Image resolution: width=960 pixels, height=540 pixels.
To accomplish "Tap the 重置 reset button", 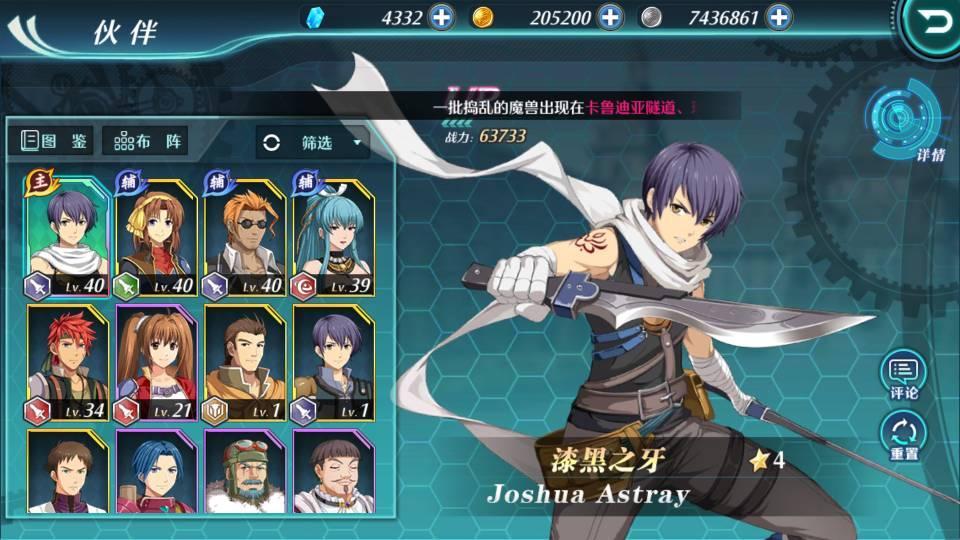I will (903, 437).
